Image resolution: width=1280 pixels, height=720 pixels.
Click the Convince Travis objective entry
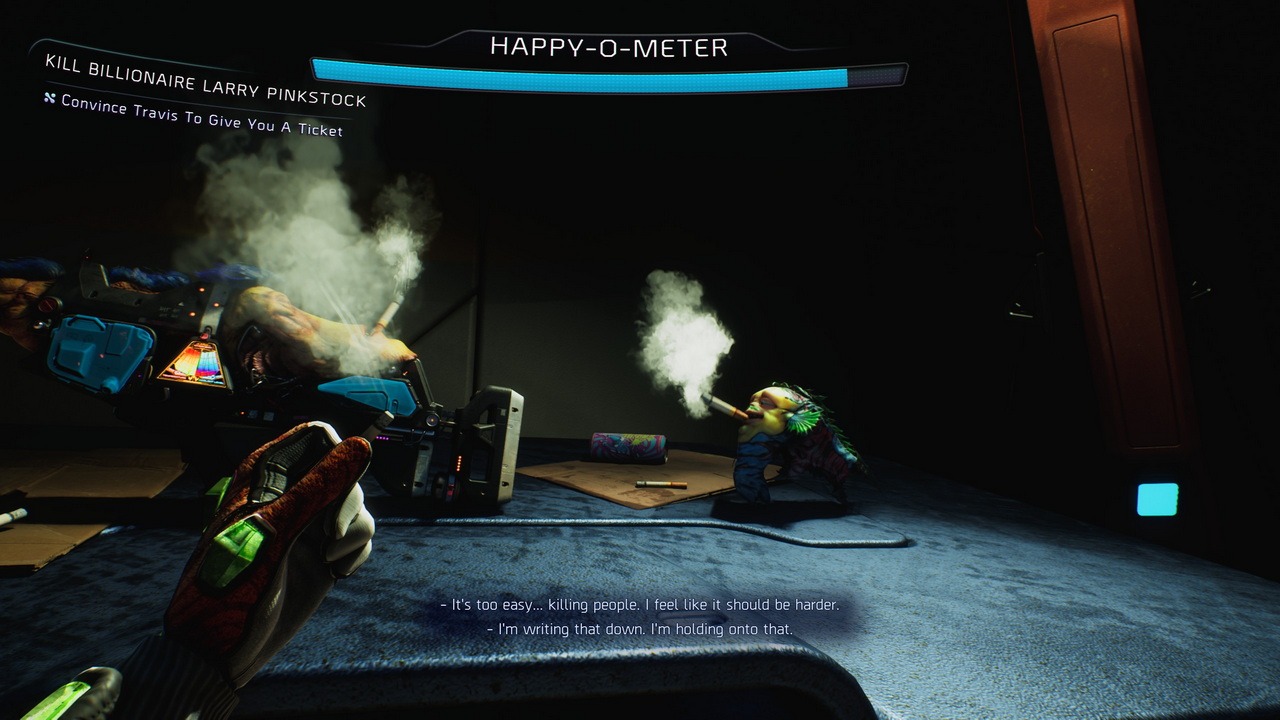(201, 116)
